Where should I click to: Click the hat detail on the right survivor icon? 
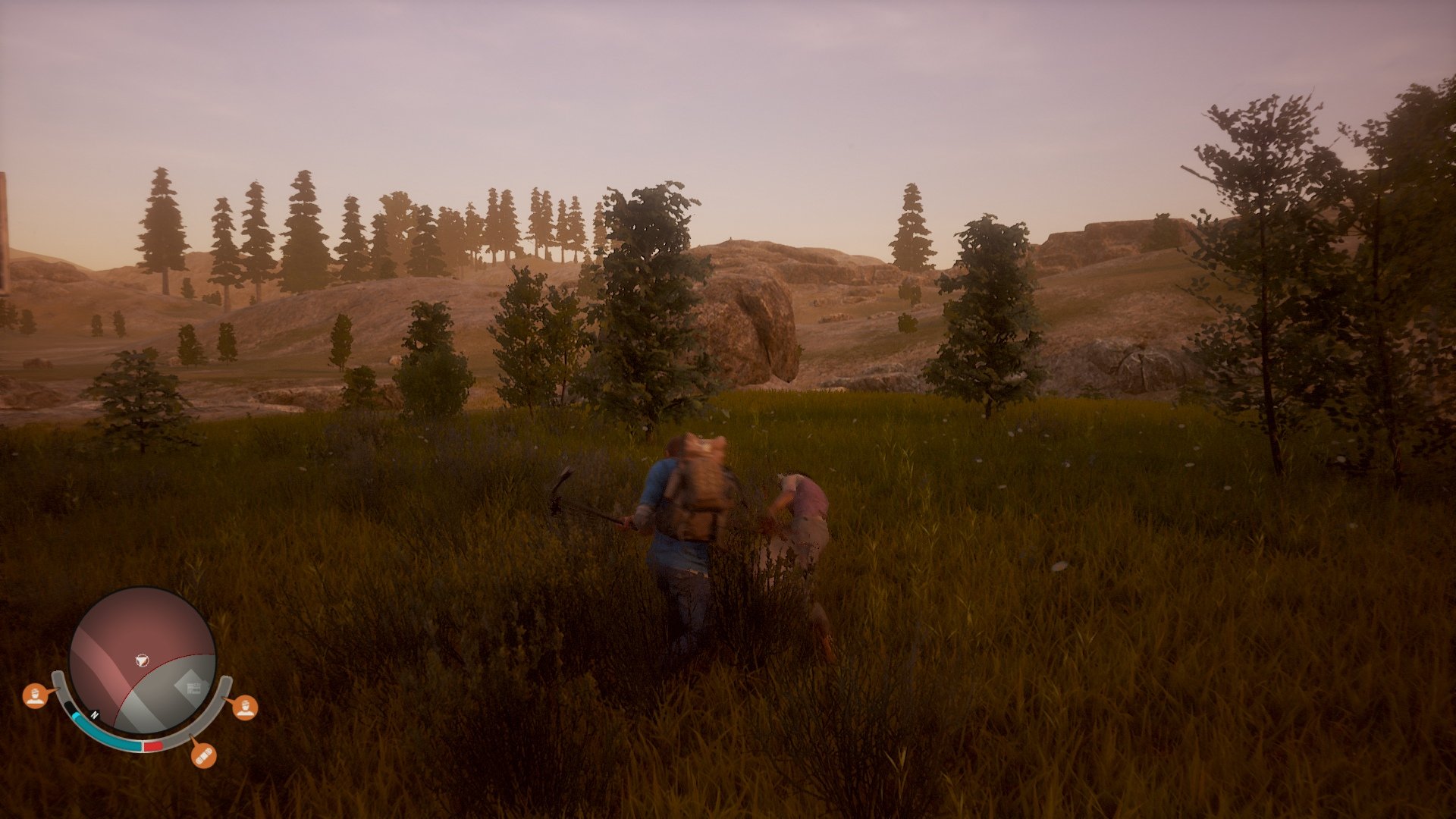(x=246, y=703)
